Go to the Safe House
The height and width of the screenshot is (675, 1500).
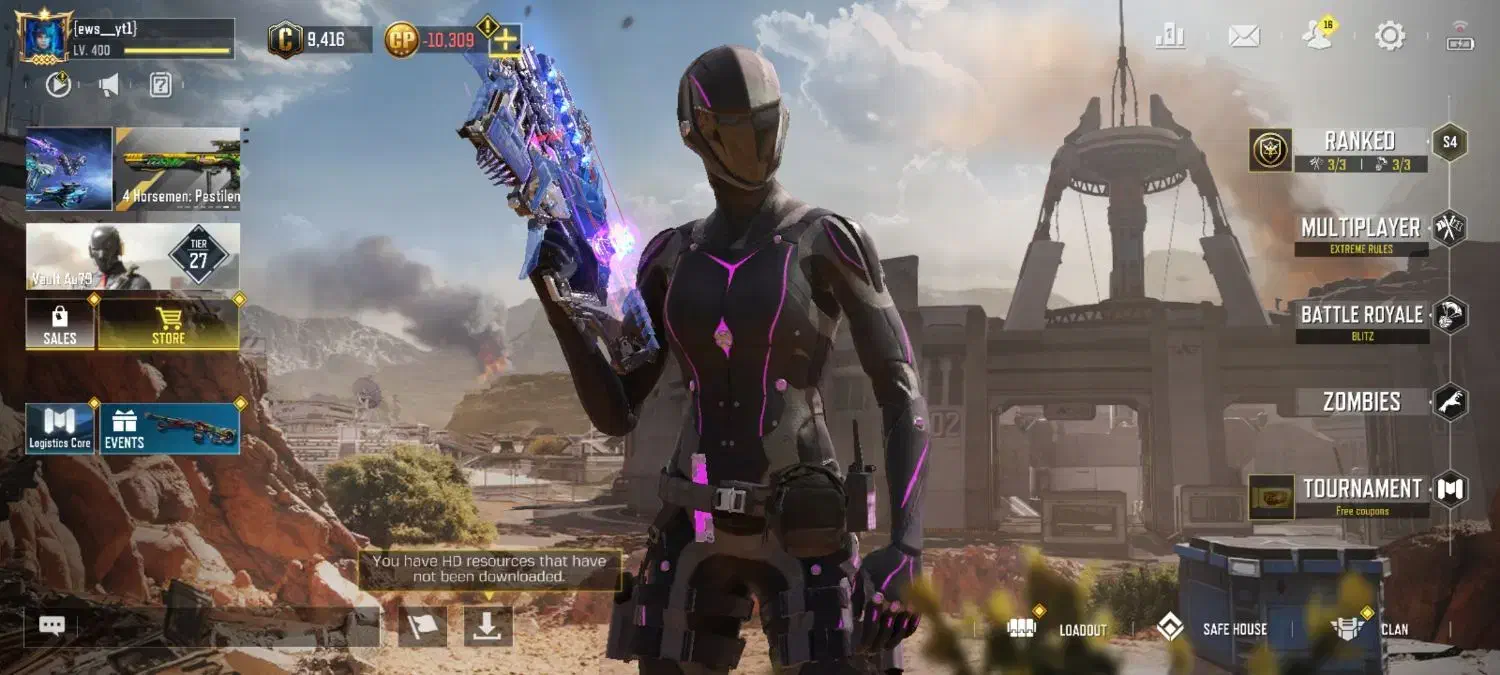1212,629
